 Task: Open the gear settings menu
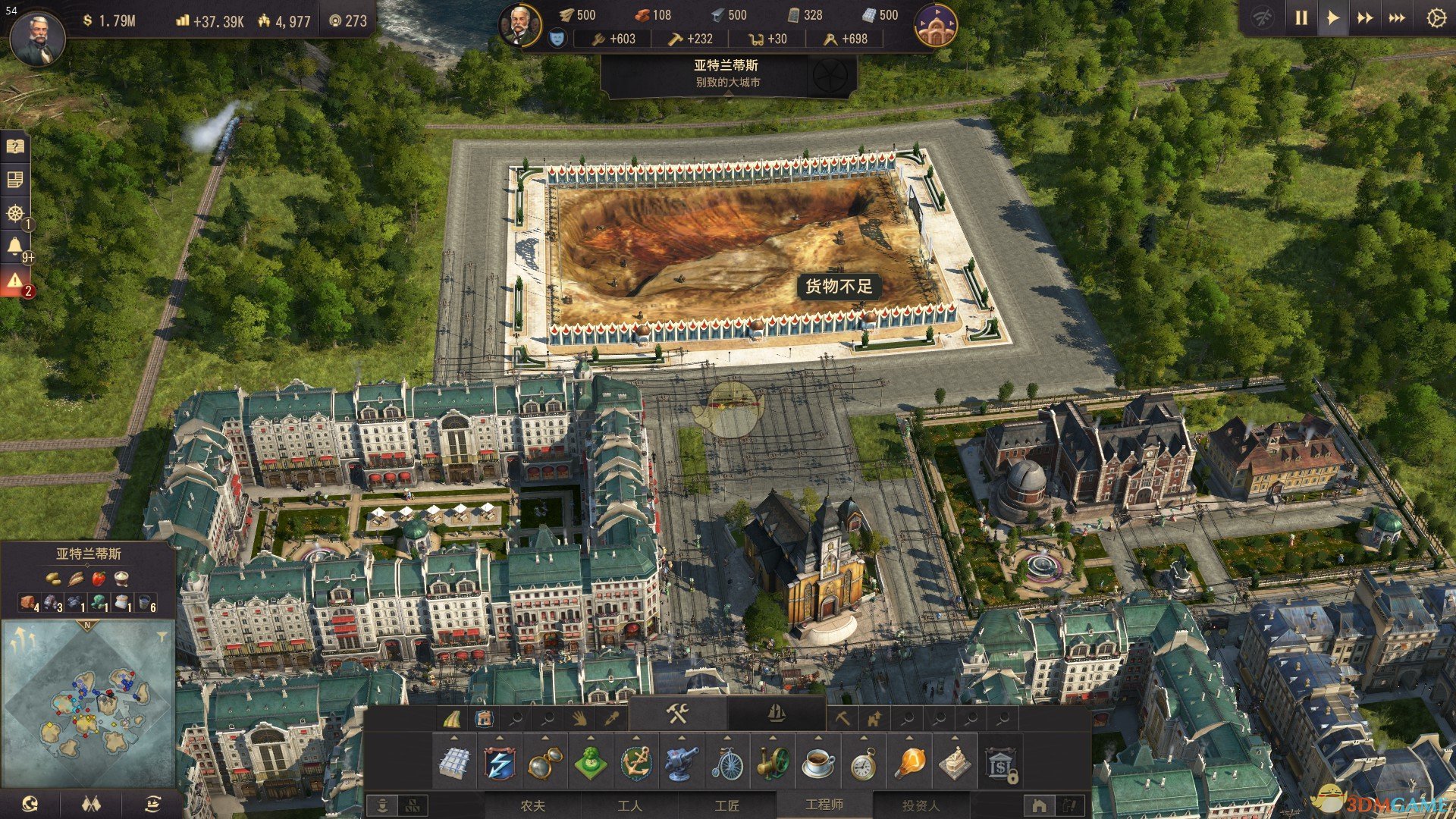coord(1436,18)
